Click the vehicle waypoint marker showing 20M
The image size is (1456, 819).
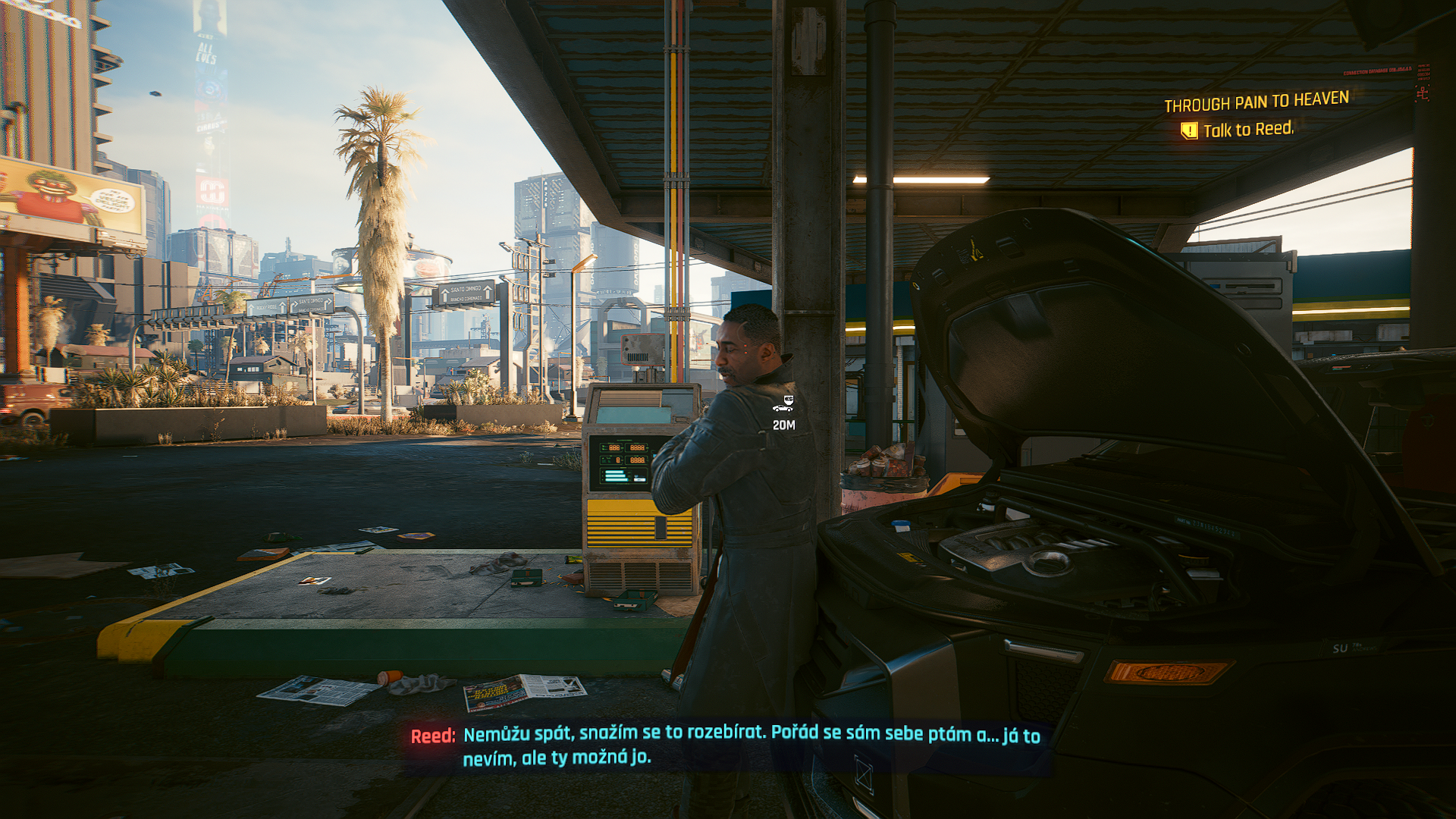point(783,404)
